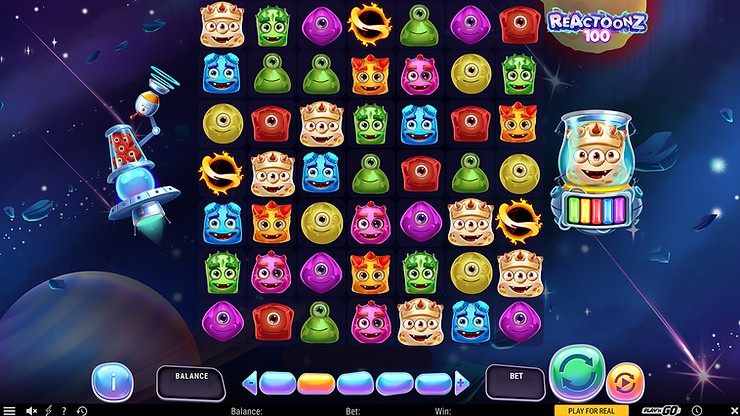740x416 pixels.
Task: Increase the bet with the right arrow
Action: (462, 382)
